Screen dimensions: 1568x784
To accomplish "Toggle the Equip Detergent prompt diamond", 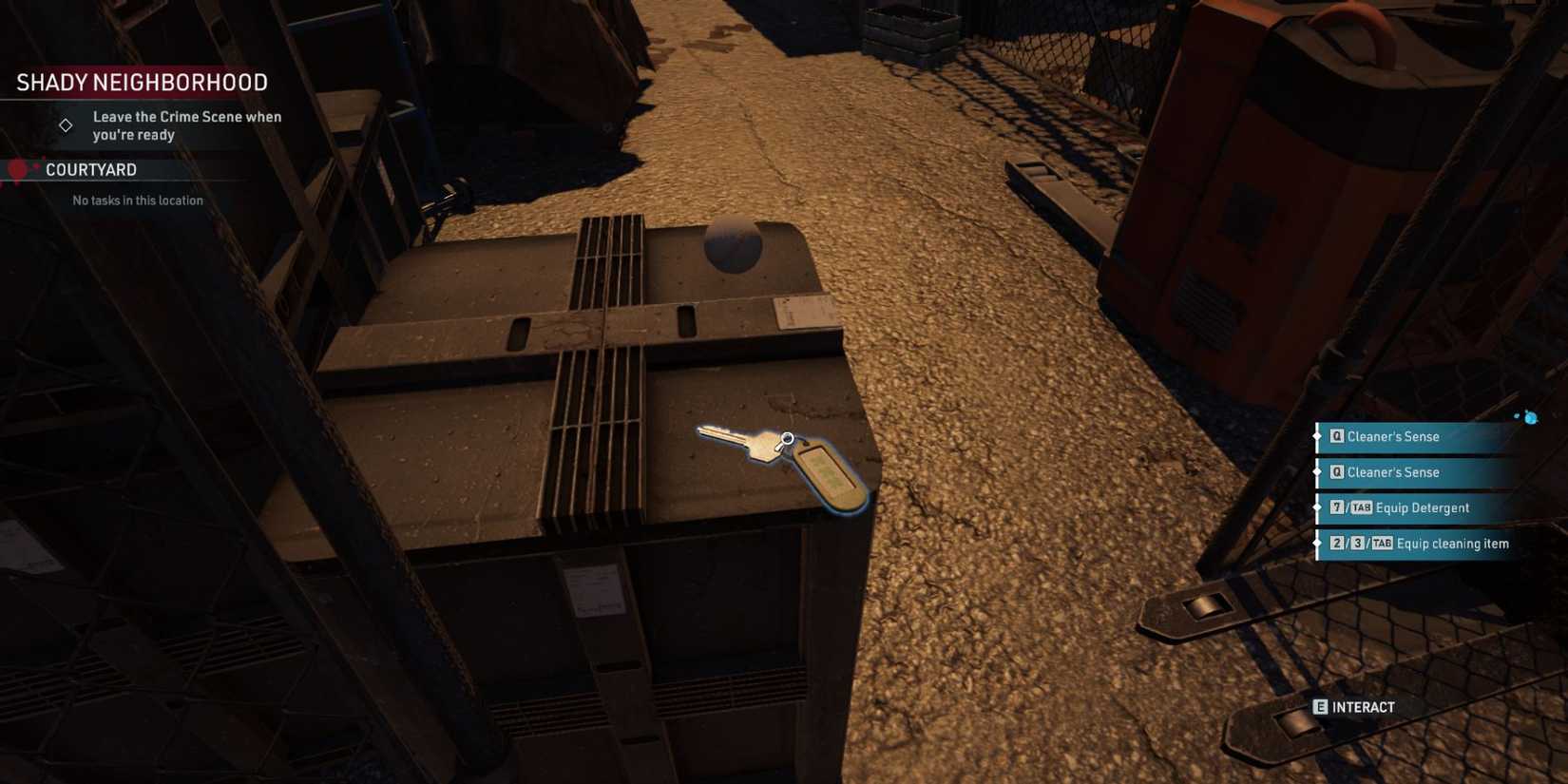I will tap(1317, 507).
